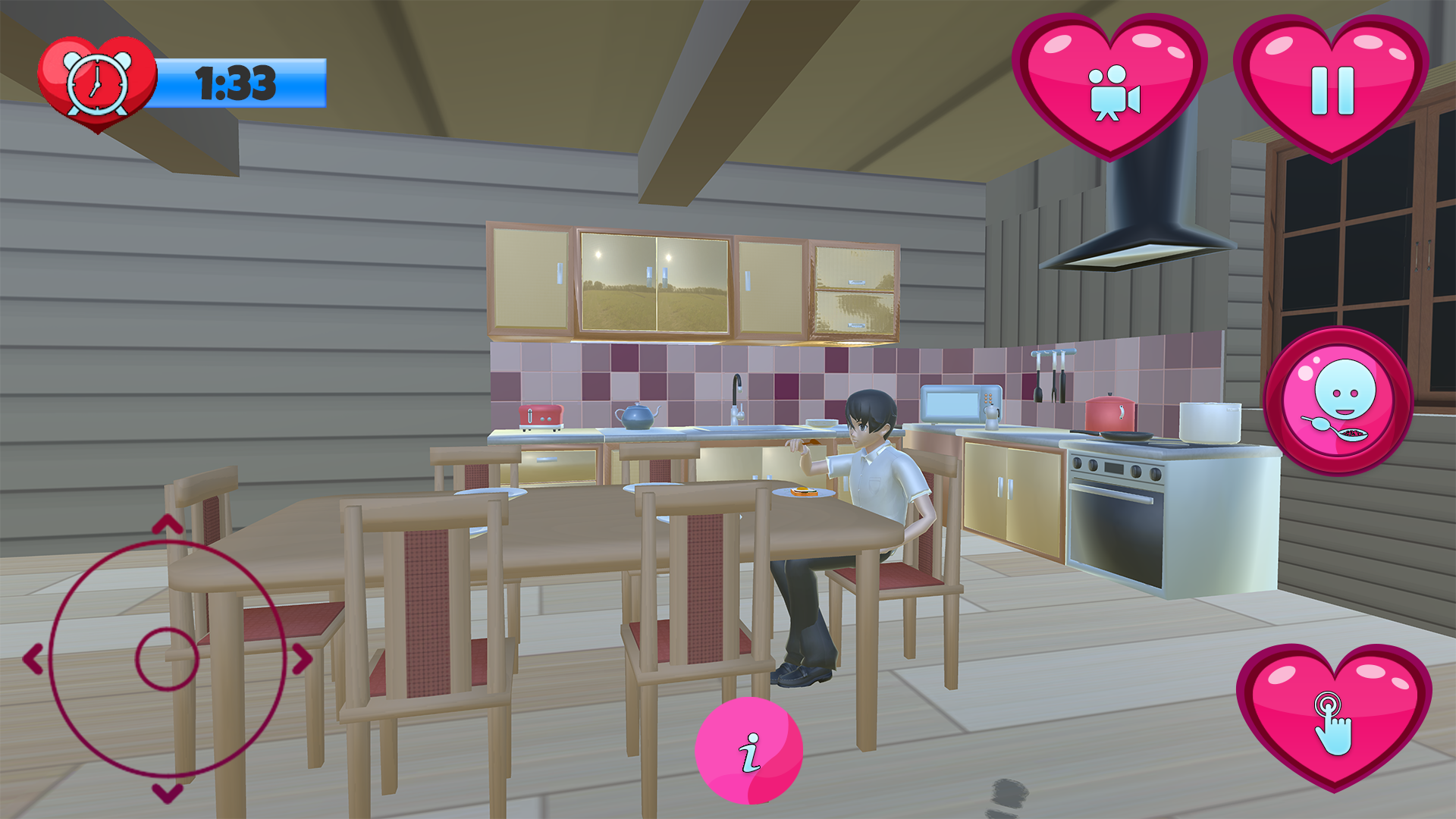Click the joystick's left arrow

tap(33, 659)
